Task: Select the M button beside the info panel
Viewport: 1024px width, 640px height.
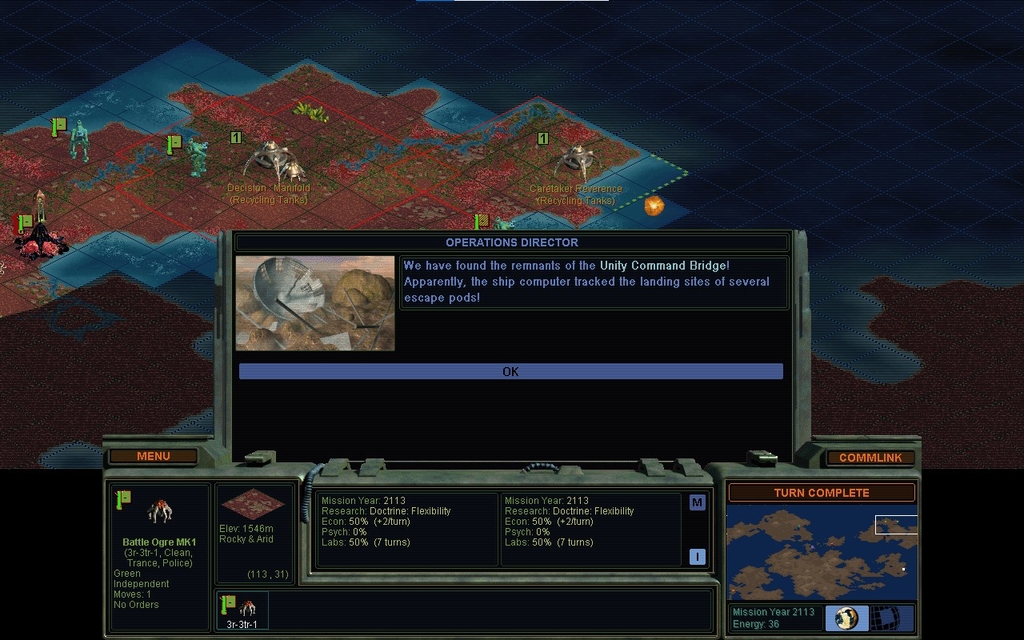Action: click(697, 502)
